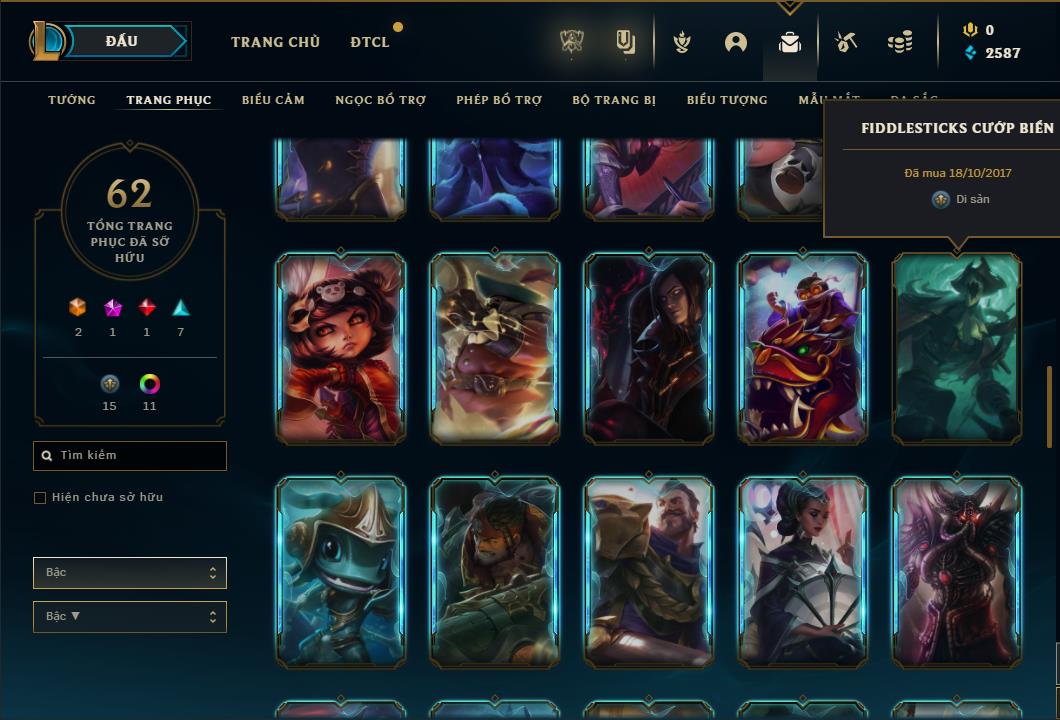Open the store coins icon

coord(900,42)
